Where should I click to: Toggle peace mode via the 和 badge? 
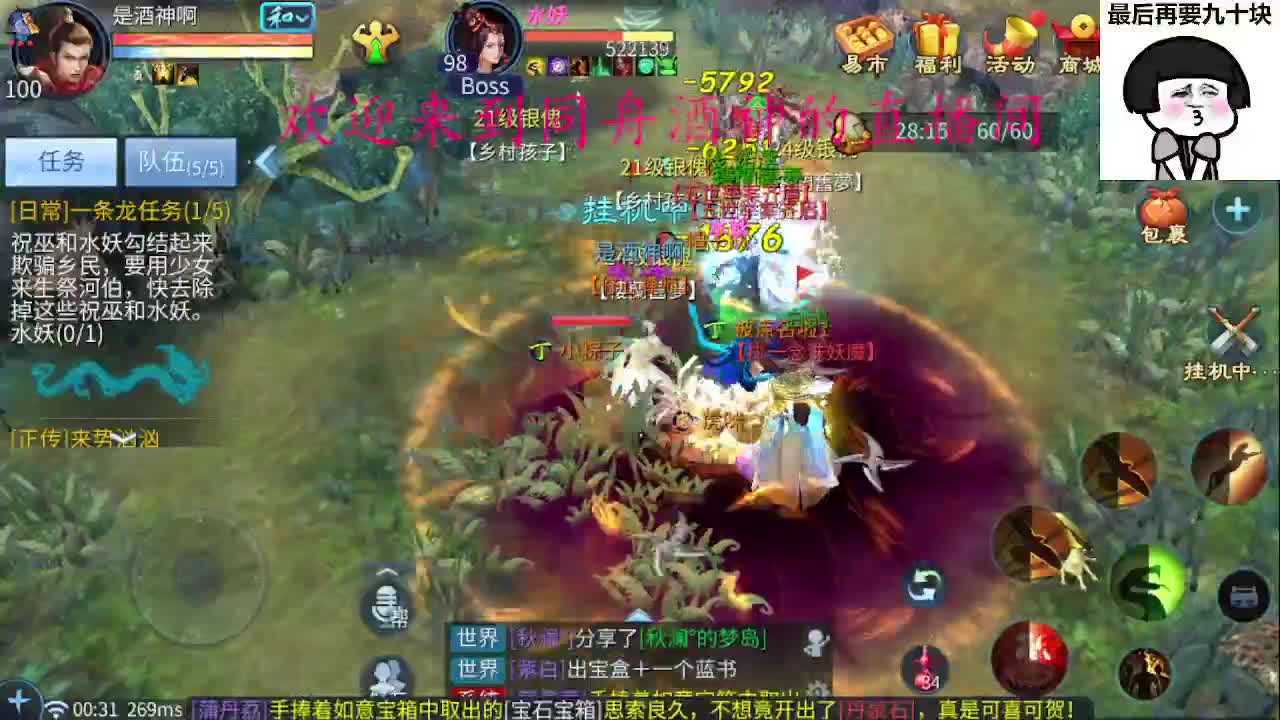(280, 17)
